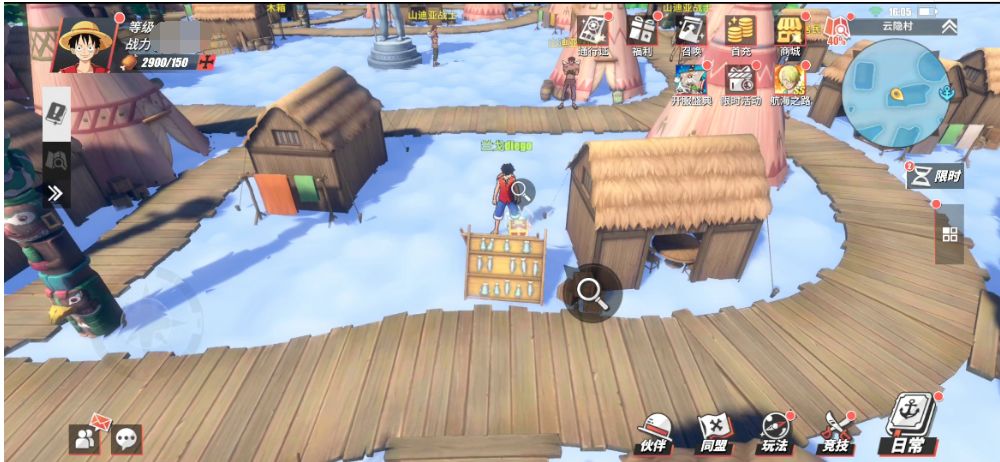Collapse the 云隐村 location bar
1000x462 pixels.
[x=946, y=27]
